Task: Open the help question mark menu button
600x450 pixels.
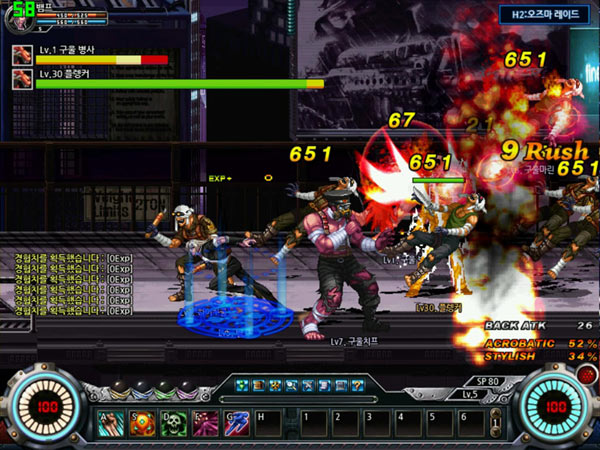Action: coord(358,385)
